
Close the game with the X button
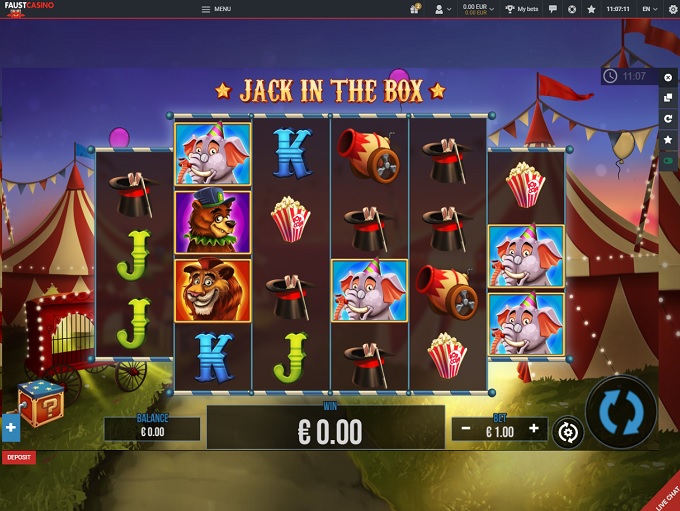(669, 77)
